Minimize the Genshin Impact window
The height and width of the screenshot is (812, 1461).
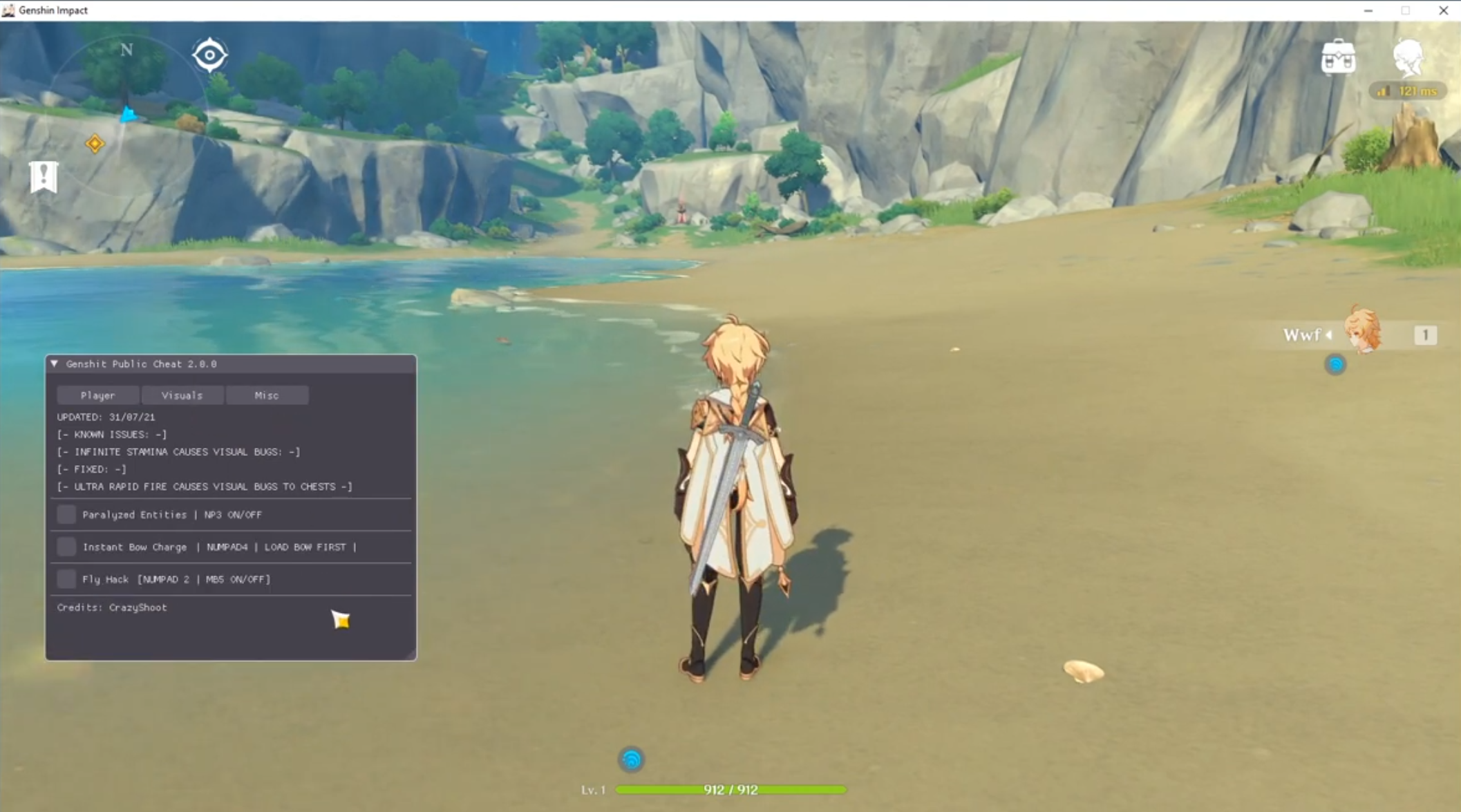click(x=1368, y=10)
